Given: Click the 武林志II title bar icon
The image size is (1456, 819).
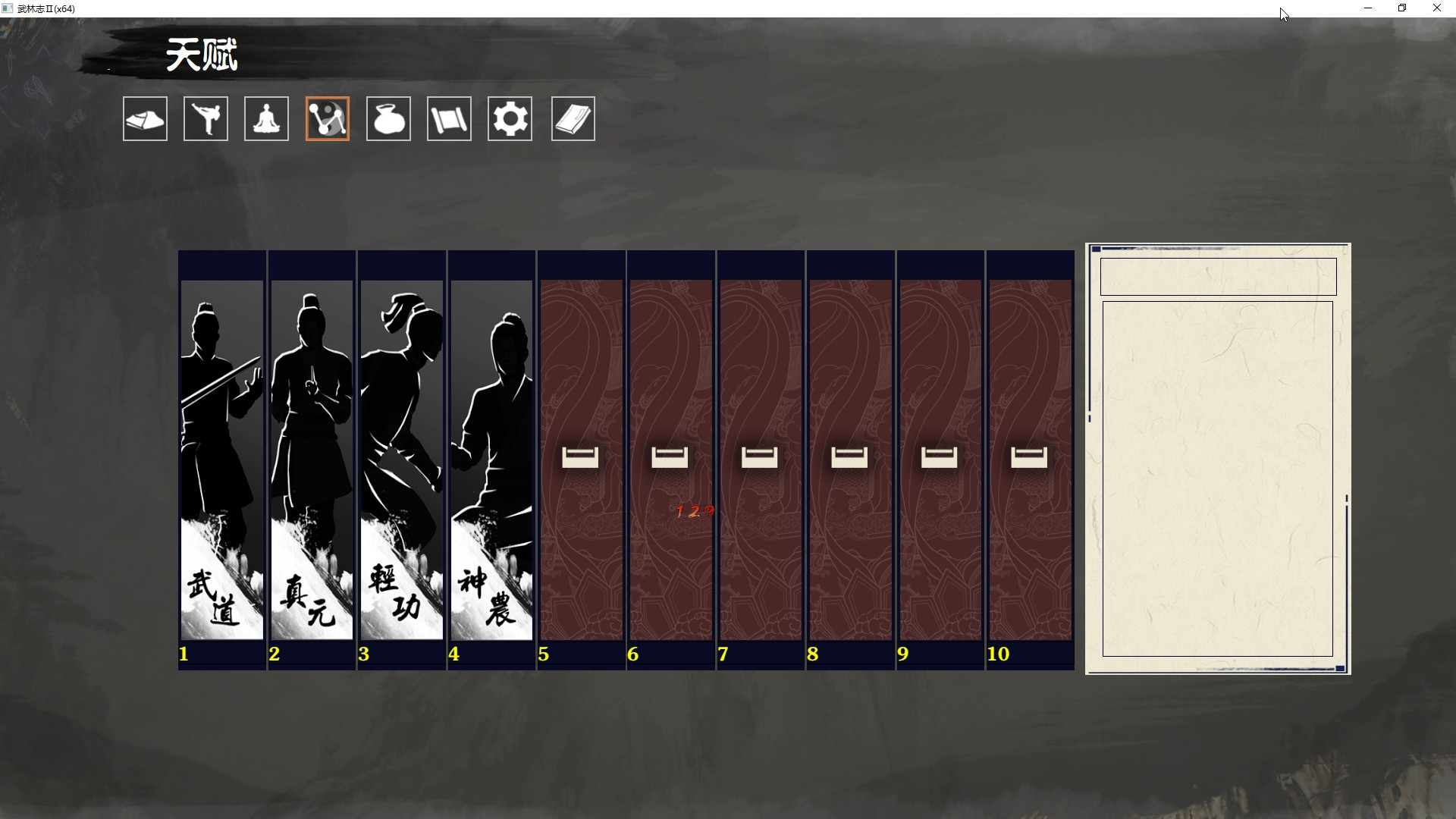Looking at the screenshot, I should (x=7, y=8).
